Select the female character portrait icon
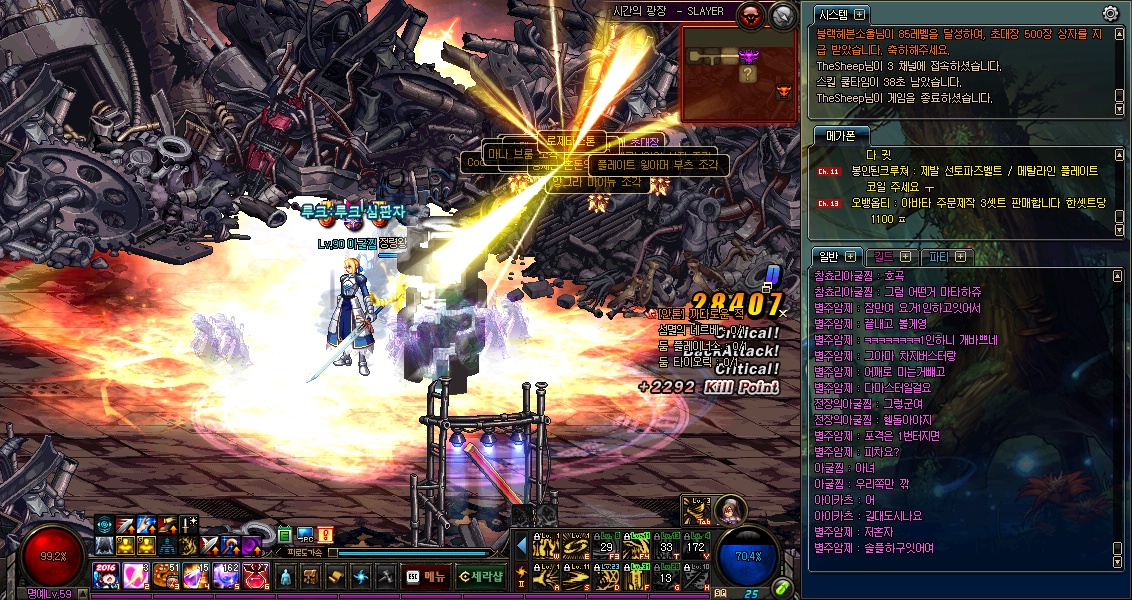Image resolution: width=1132 pixels, height=600 pixels. tap(731, 509)
